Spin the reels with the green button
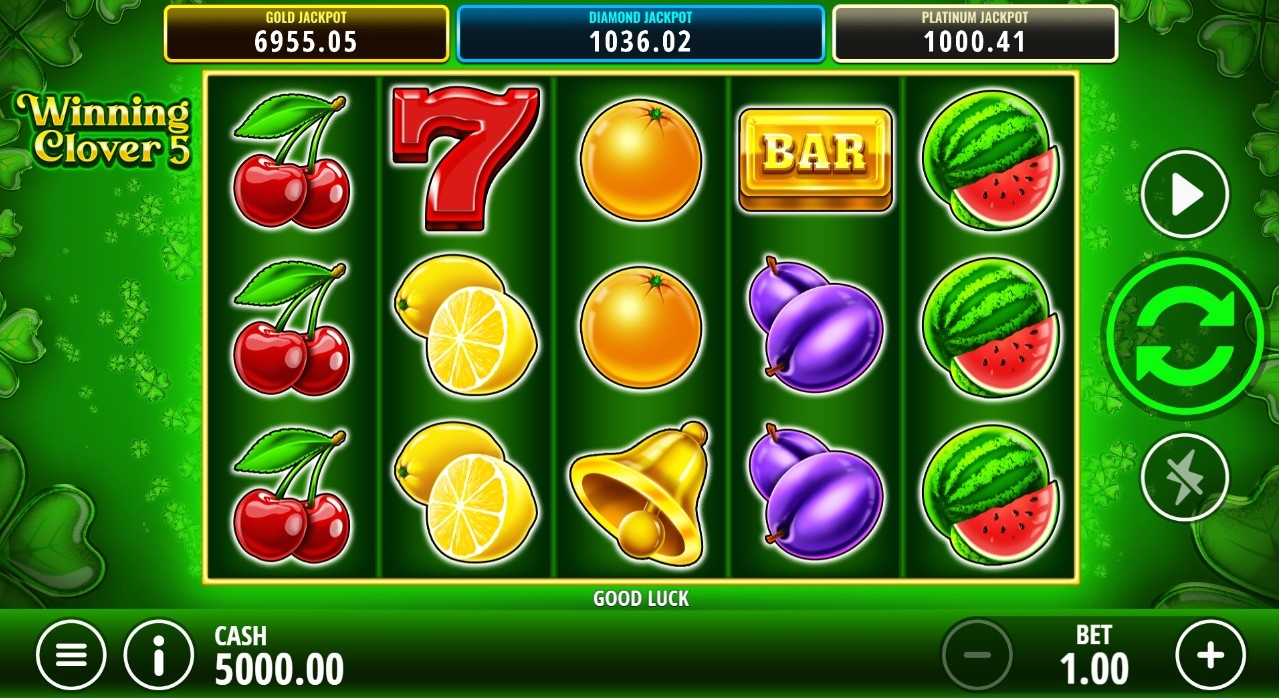1279x698 pixels. coord(1184,336)
